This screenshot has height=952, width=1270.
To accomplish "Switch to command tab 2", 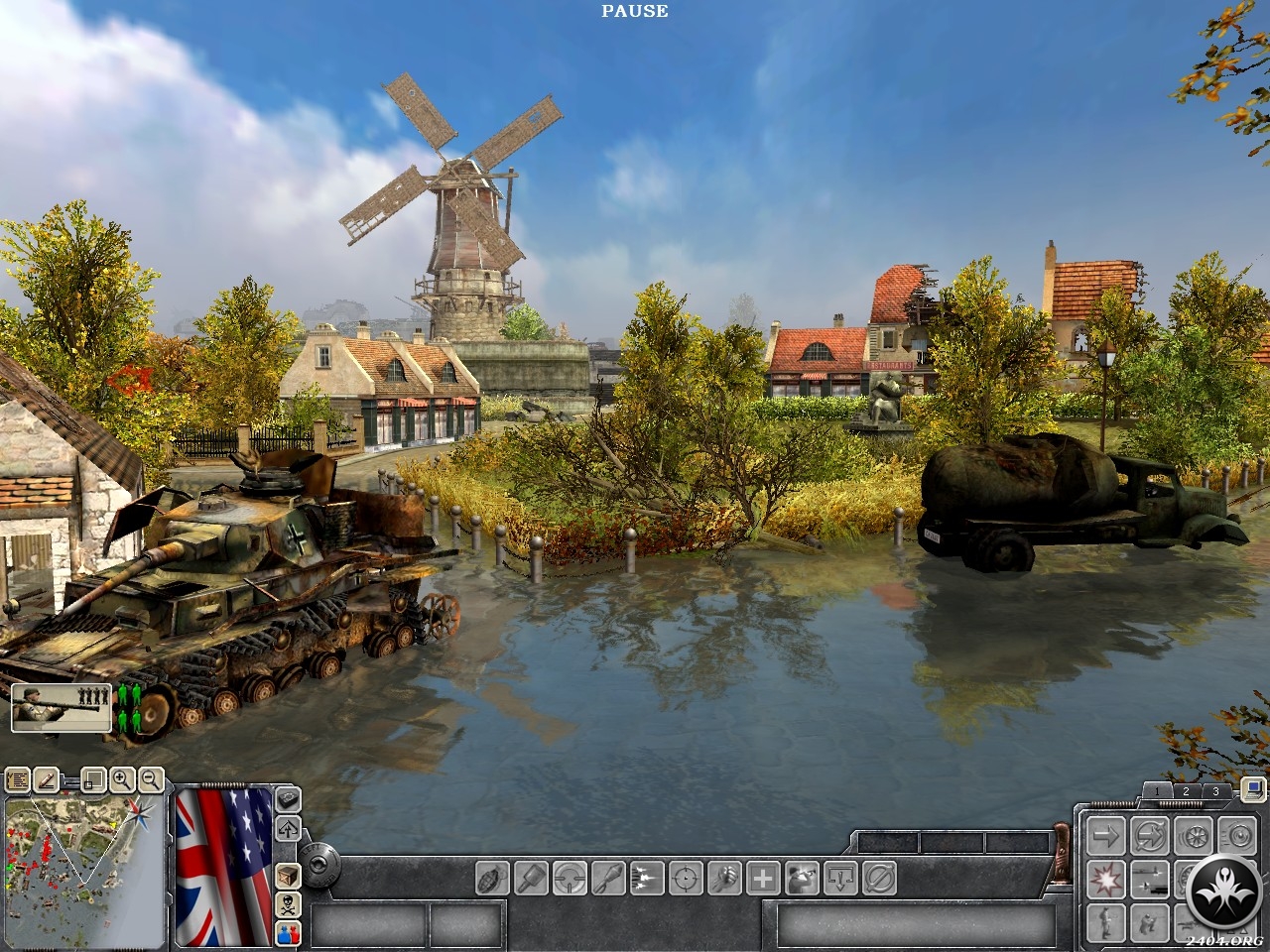I will [x=1185, y=791].
